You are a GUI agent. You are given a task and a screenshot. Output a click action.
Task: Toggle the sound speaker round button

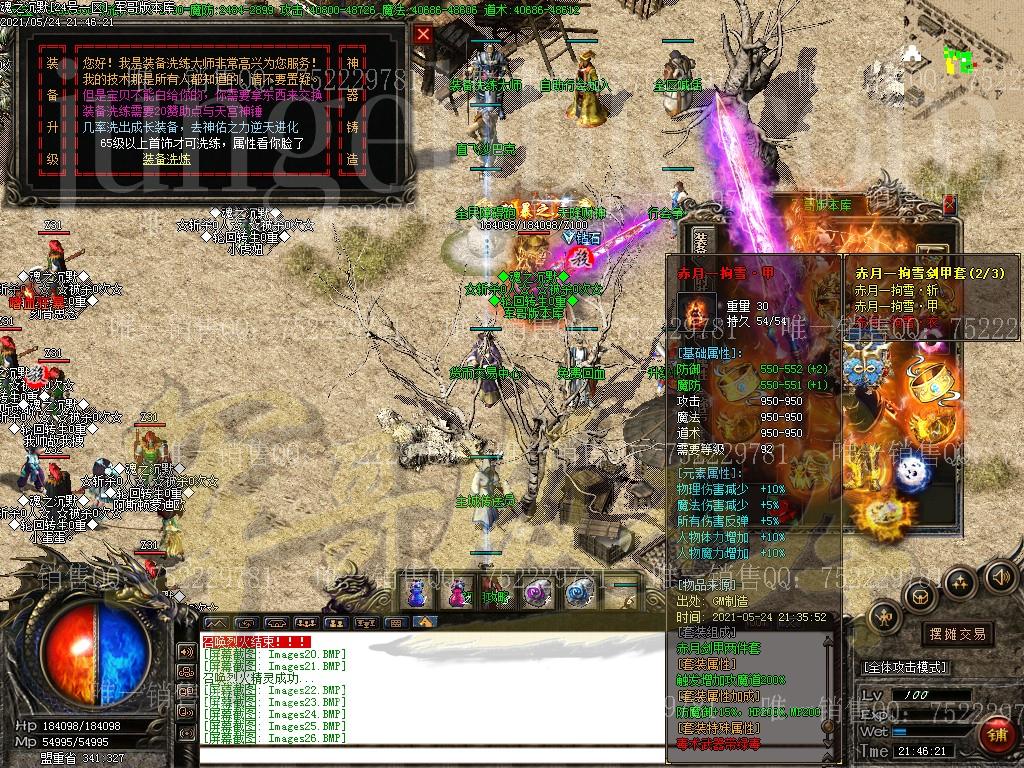pyautogui.click(x=1000, y=577)
